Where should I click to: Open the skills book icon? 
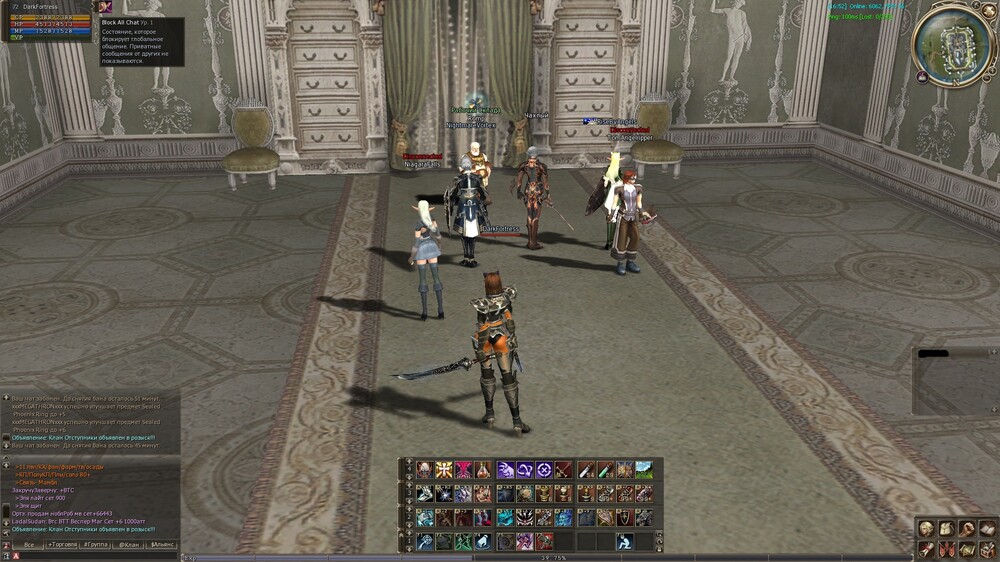987,529
